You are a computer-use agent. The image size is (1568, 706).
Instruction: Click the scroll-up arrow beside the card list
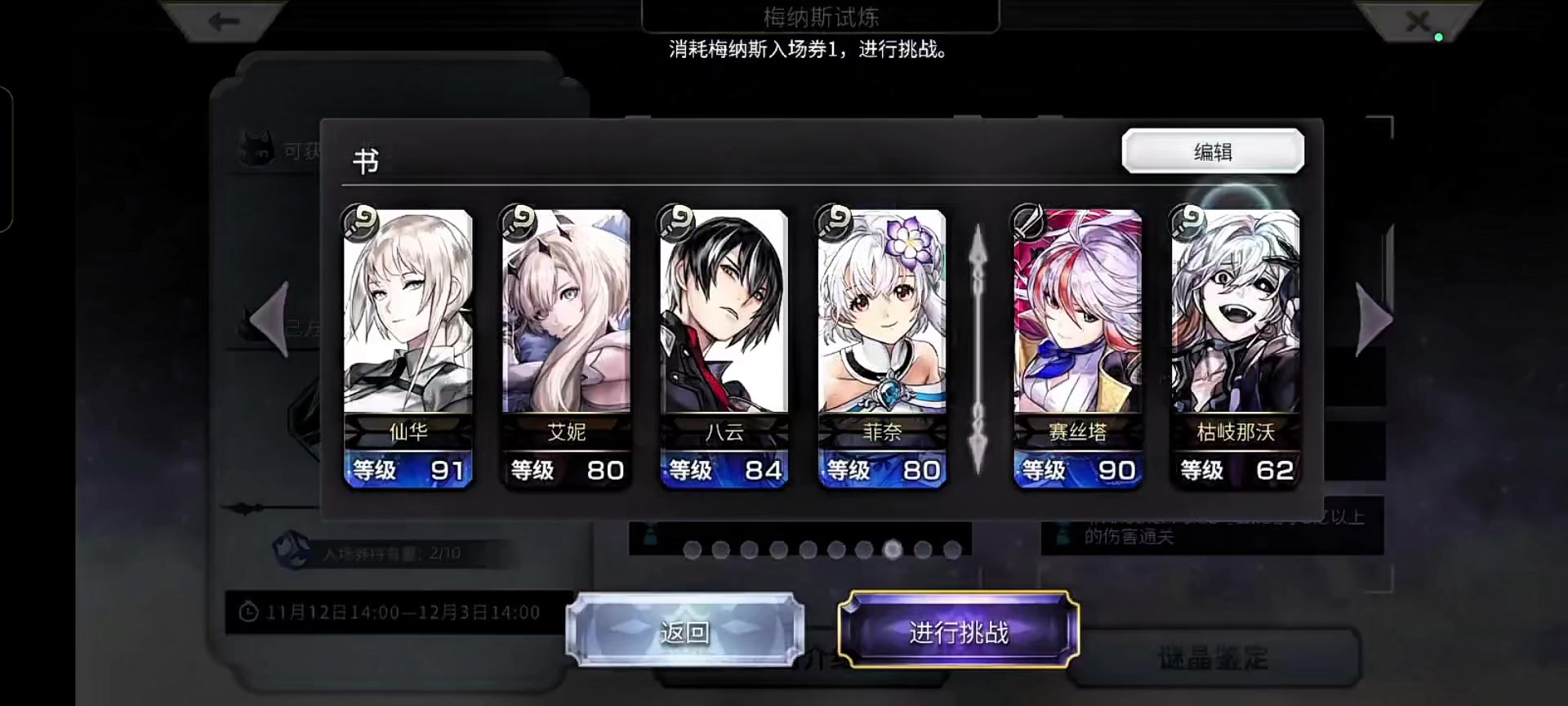click(977, 253)
